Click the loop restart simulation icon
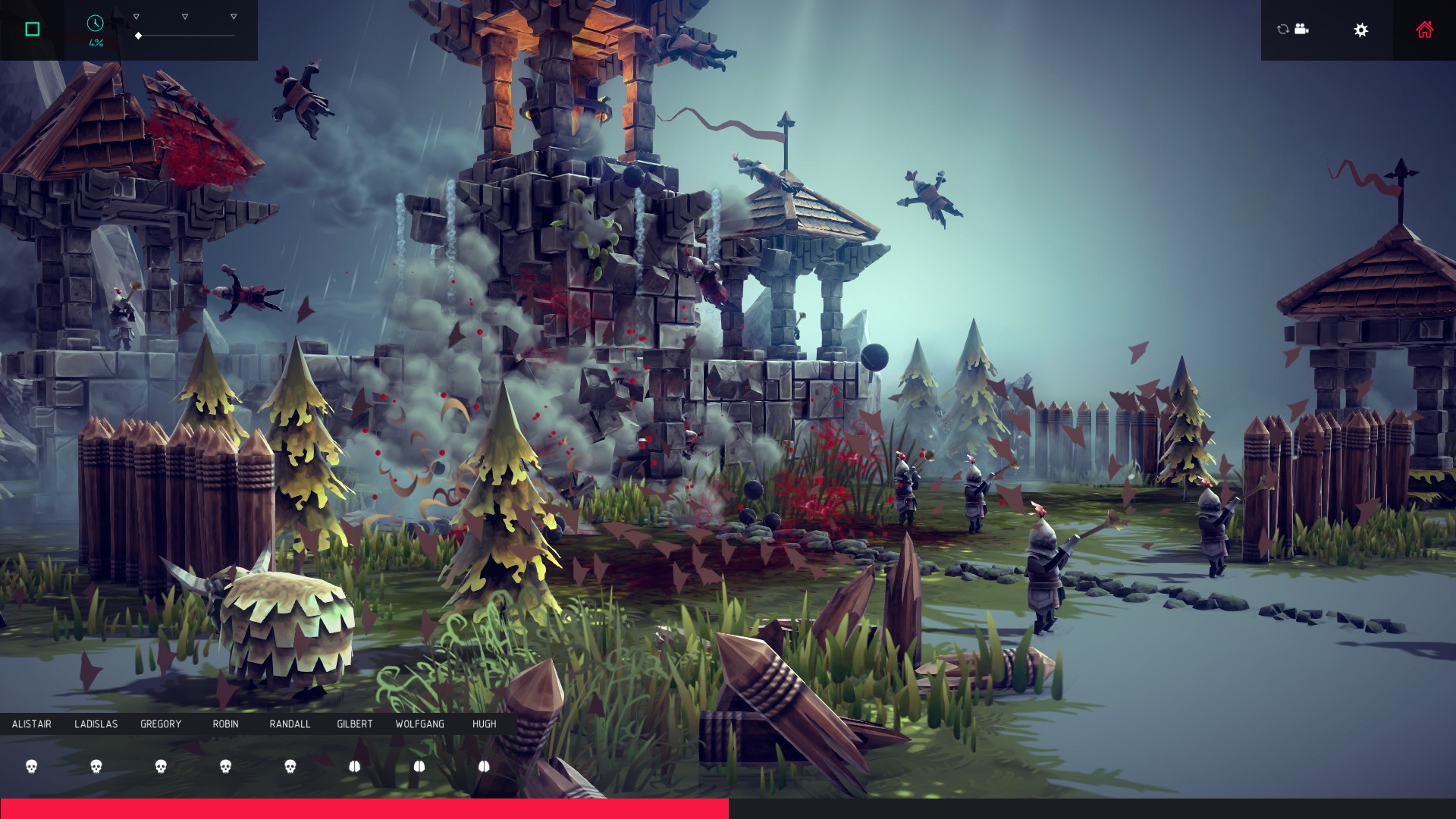The height and width of the screenshot is (819, 1456). pos(1282,29)
